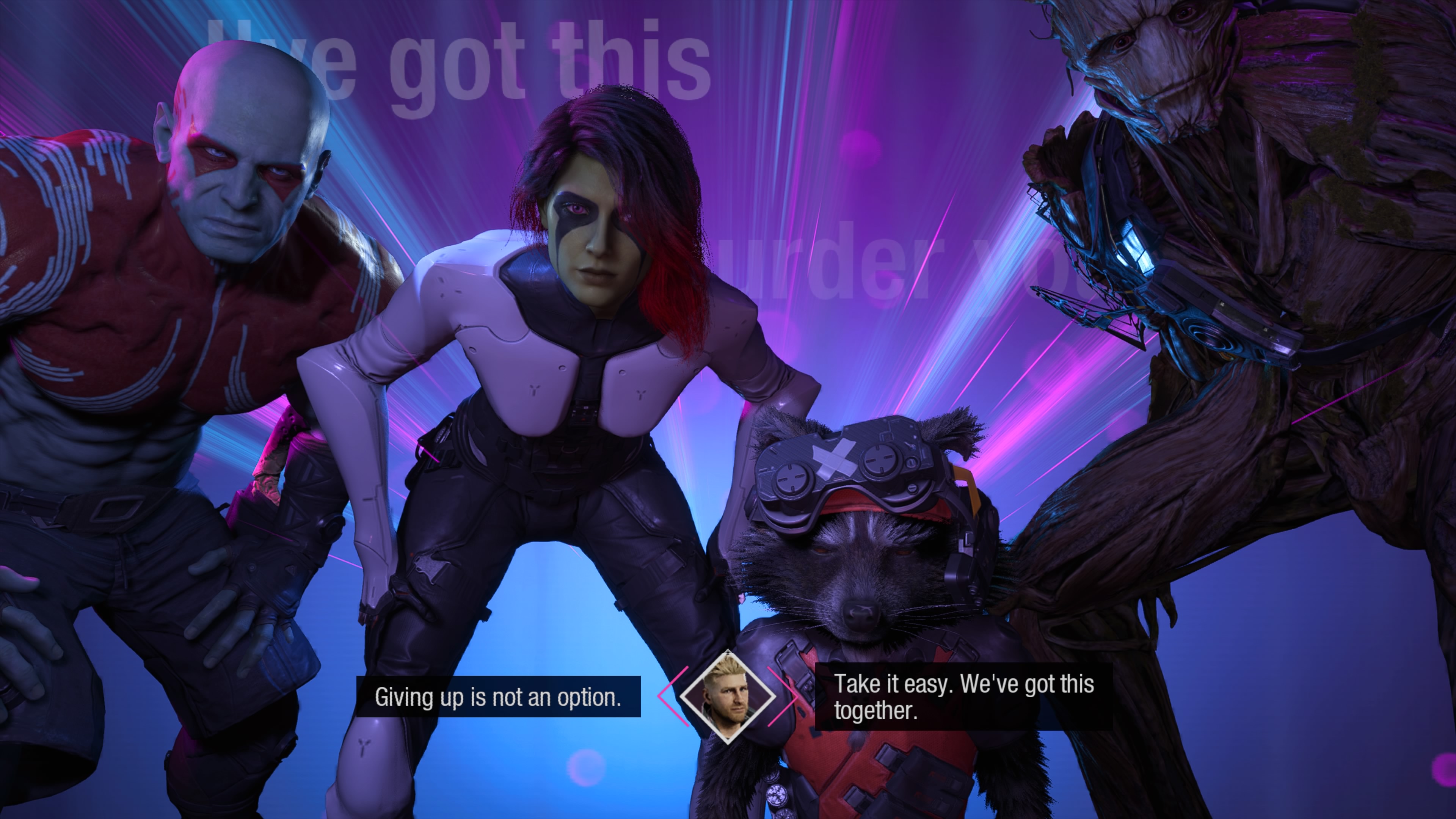This screenshot has height=819, width=1456.
Task: Select "Take it easy. We've got this together."
Action: point(963,697)
